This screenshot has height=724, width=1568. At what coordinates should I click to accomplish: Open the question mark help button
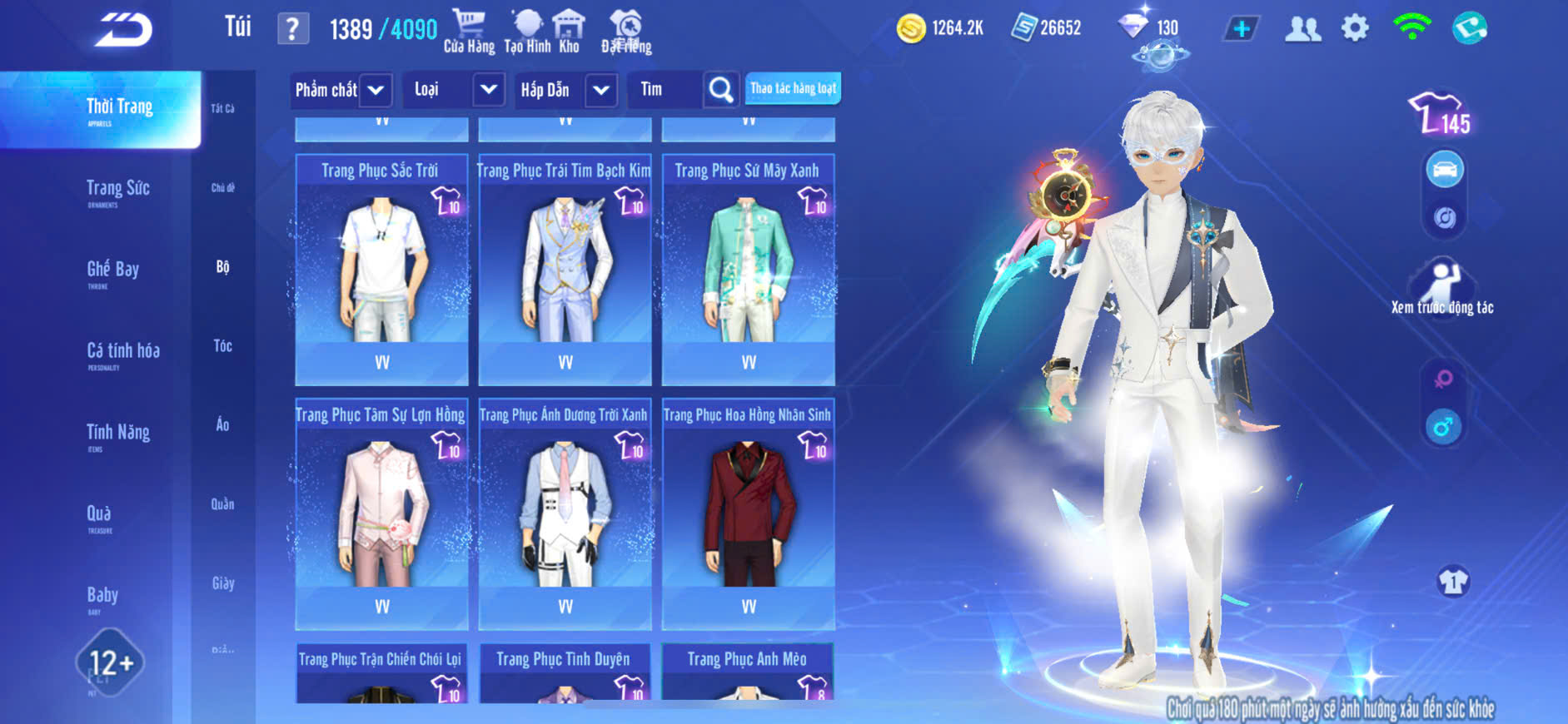pos(292,29)
